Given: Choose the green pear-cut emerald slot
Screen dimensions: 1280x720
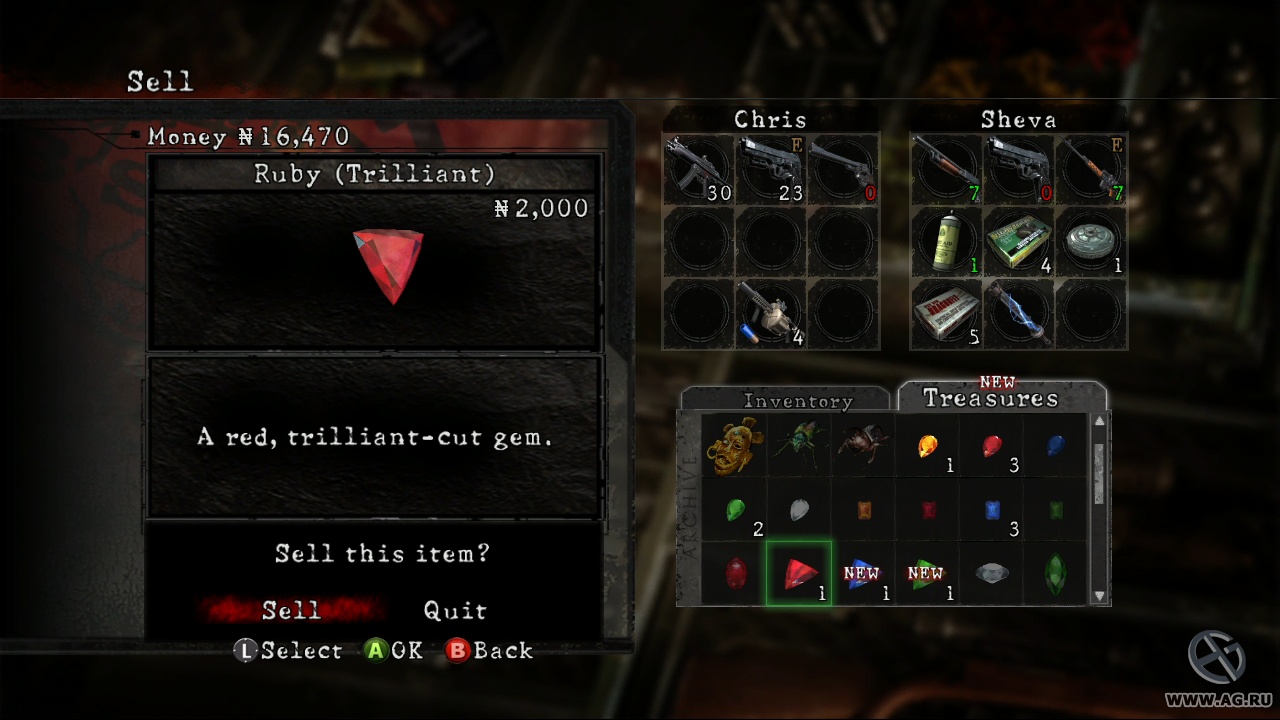Looking at the screenshot, I should pyautogui.click(x=735, y=509).
